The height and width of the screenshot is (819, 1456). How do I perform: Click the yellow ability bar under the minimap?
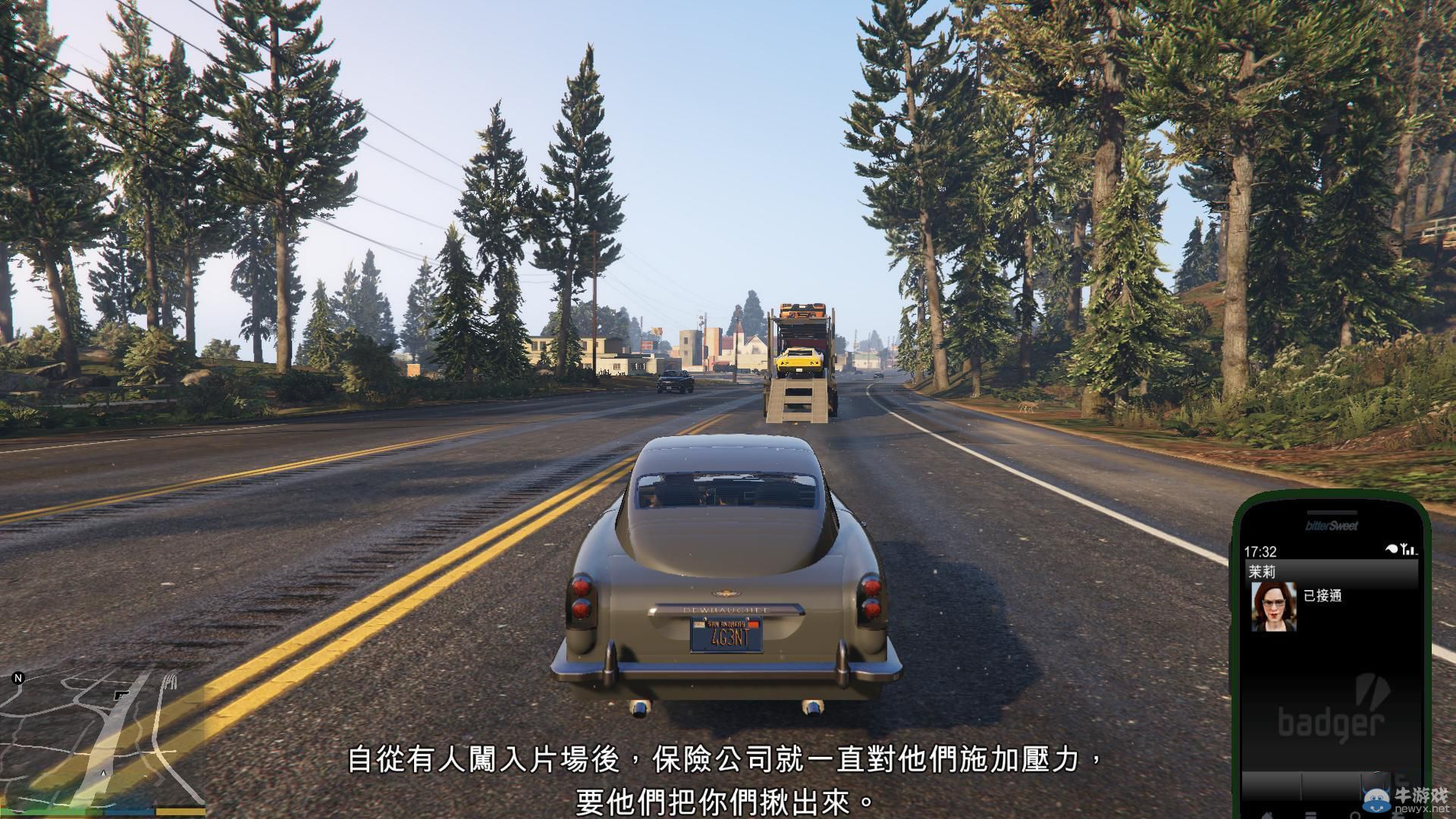coord(182,811)
